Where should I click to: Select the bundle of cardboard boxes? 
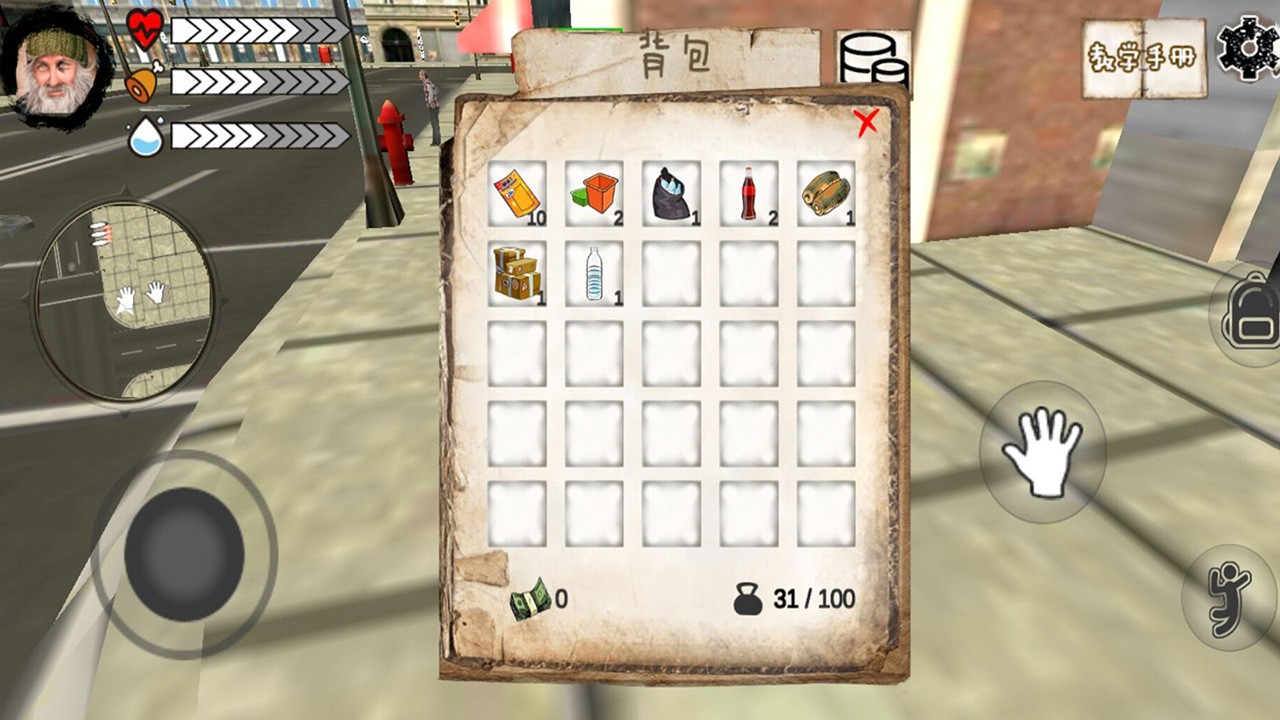click(x=517, y=272)
